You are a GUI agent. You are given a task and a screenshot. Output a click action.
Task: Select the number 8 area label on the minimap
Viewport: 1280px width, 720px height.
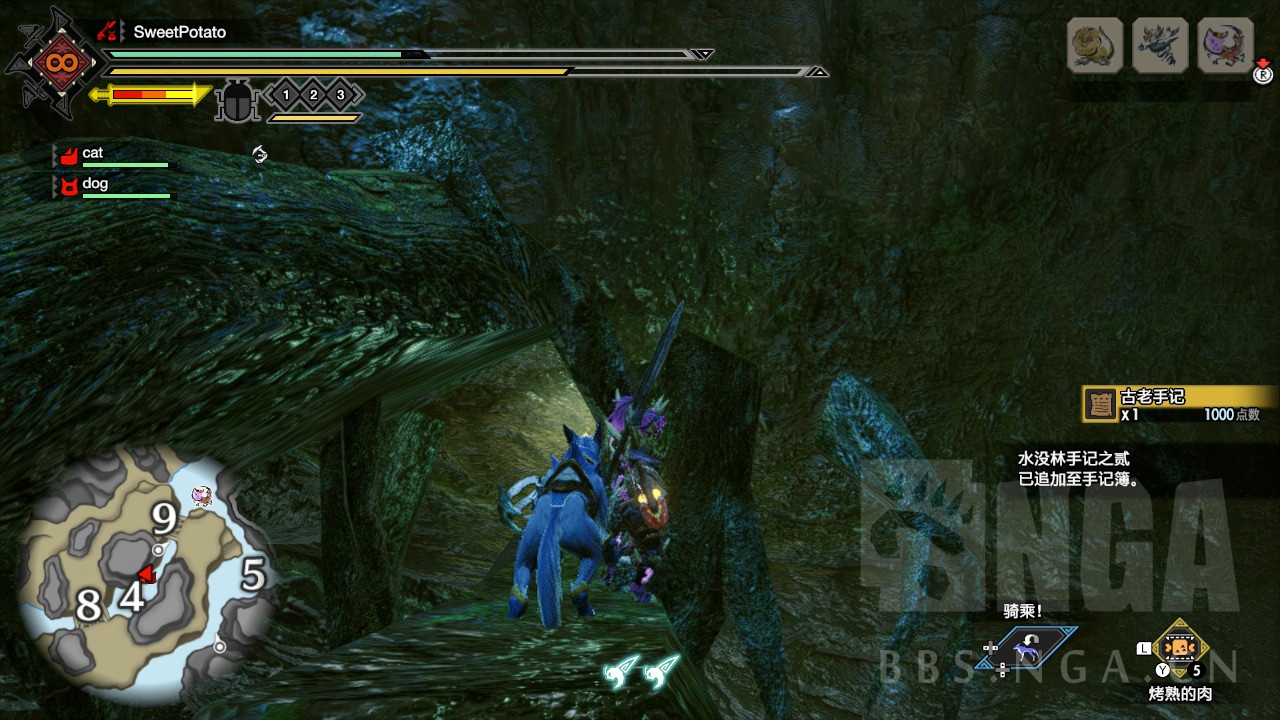89,605
